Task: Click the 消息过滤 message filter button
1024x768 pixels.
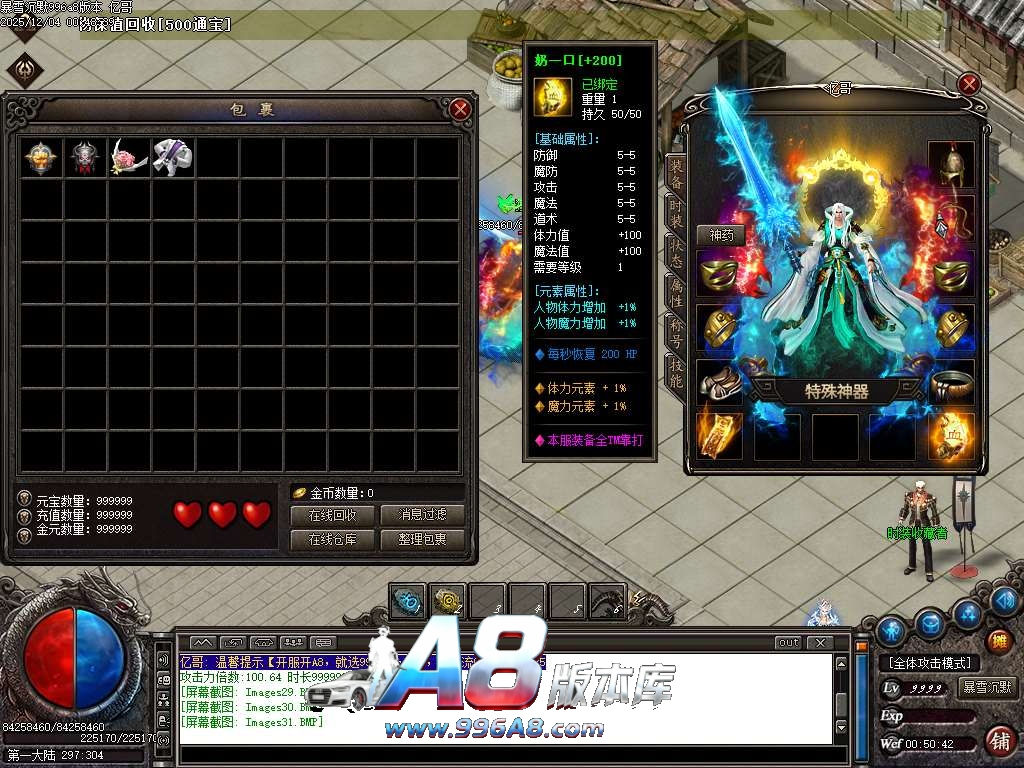Action: 423,515
